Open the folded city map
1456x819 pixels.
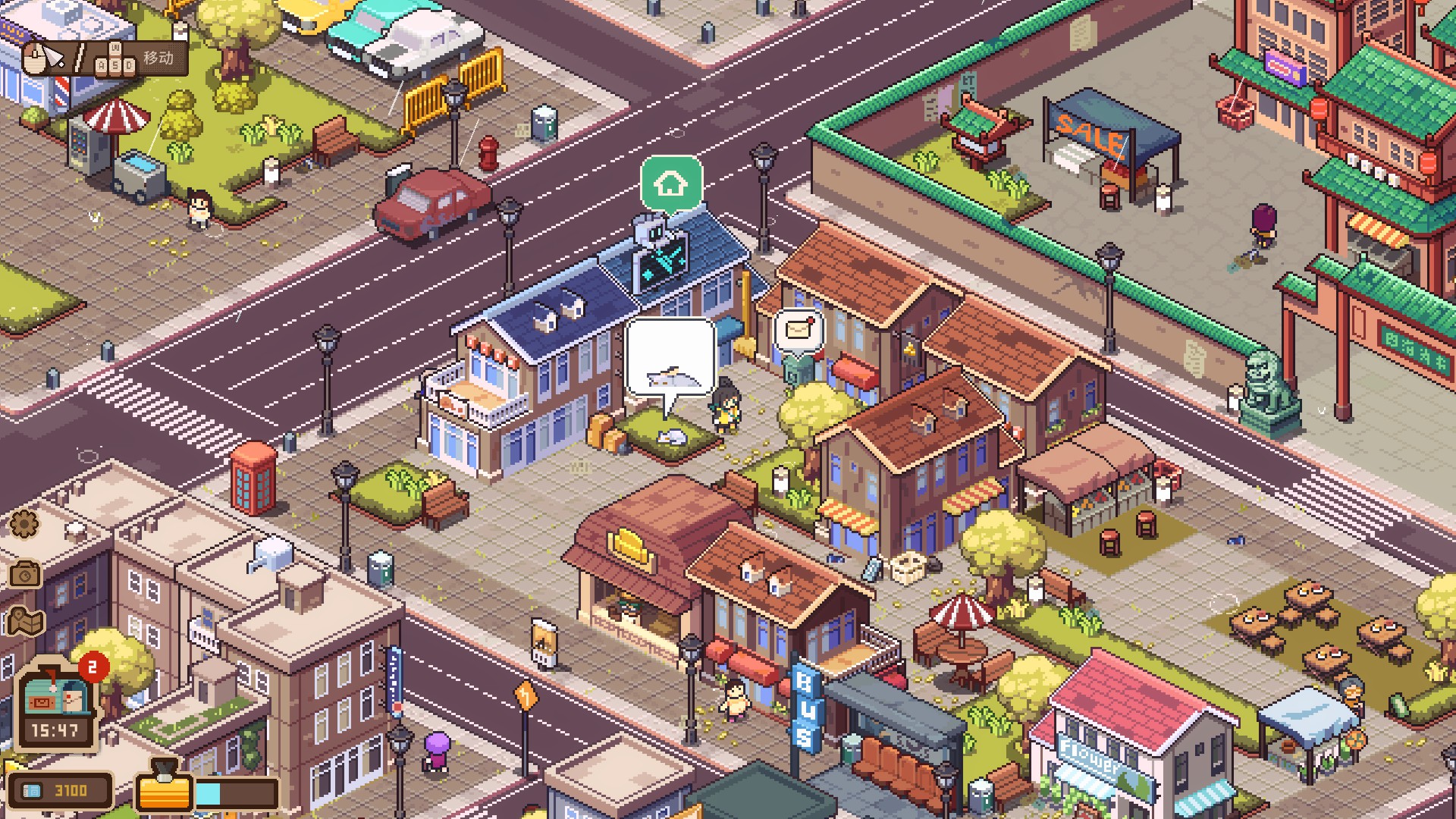[x=27, y=623]
